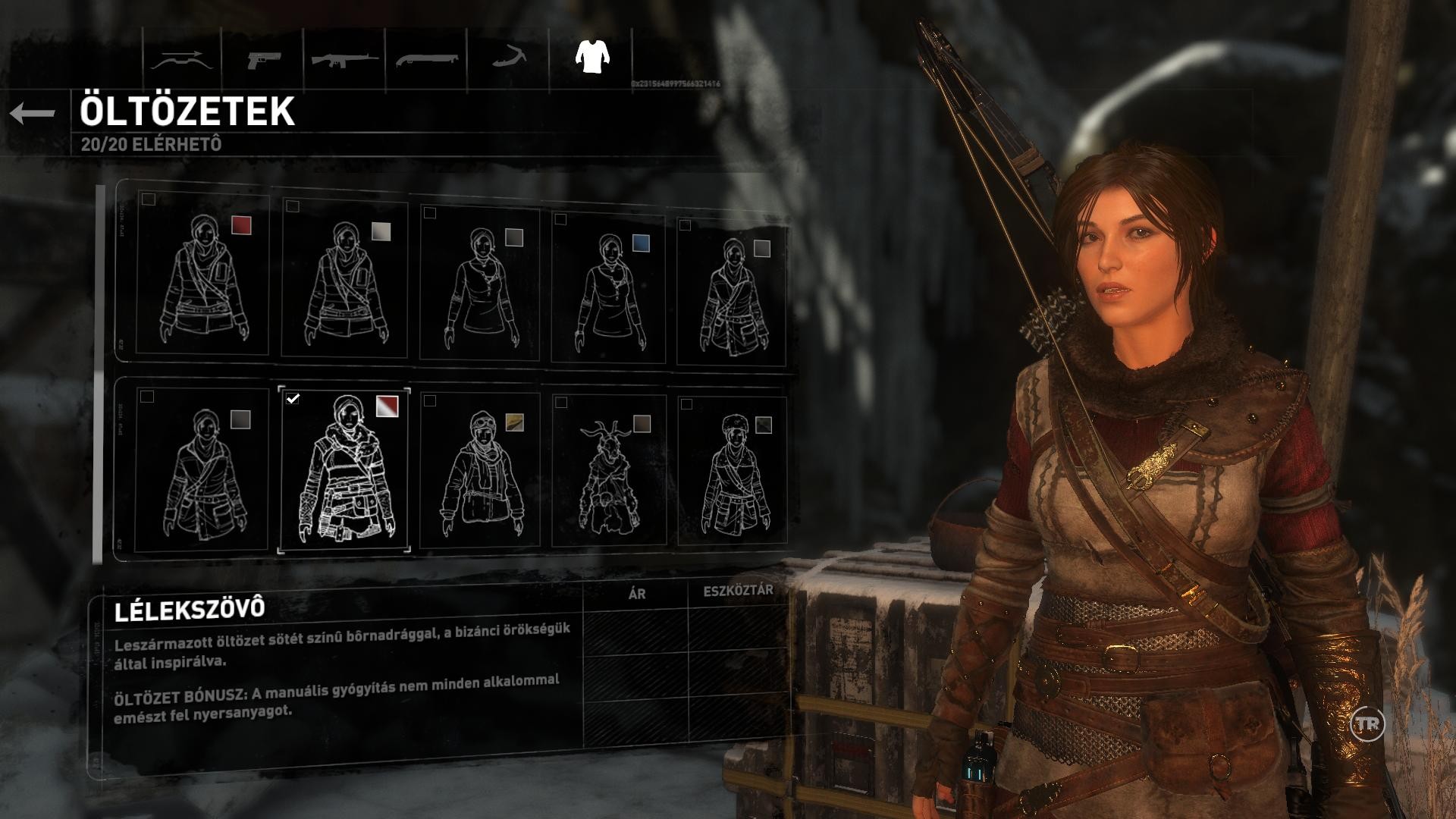Pick the outfit with the fur hat
This screenshot has width=1456, height=819.
click(x=732, y=472)
